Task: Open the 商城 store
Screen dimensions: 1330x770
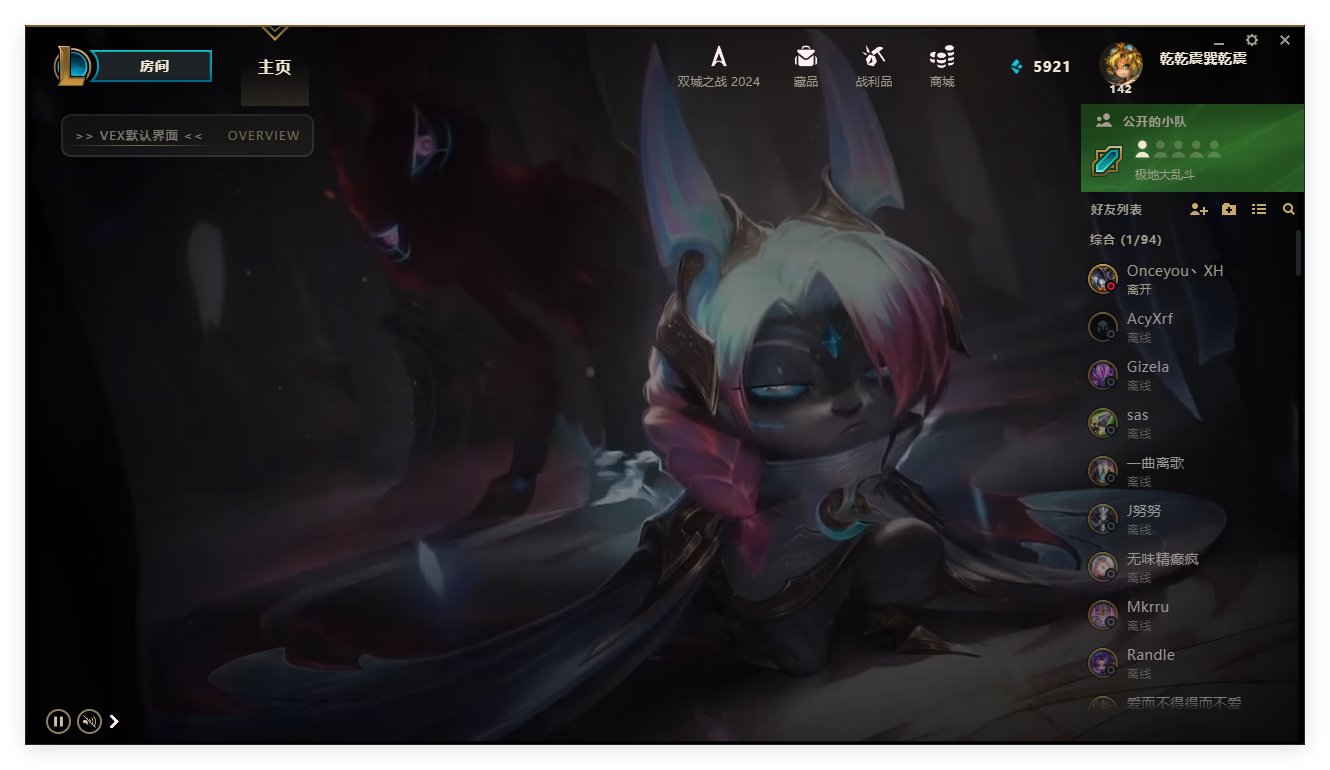Action: [x=941, y=66]
